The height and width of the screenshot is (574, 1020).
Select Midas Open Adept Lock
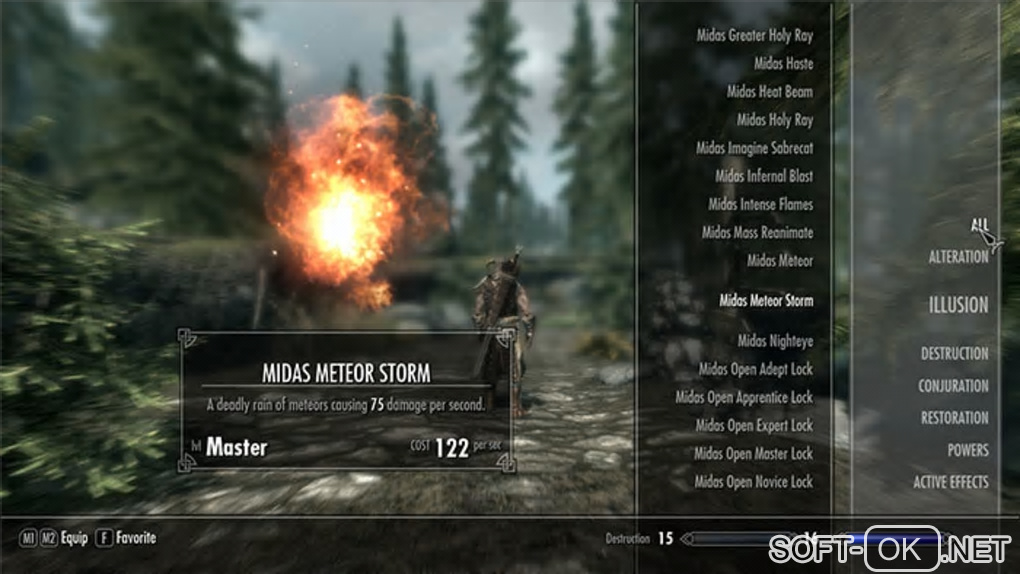tap(756, 369)
